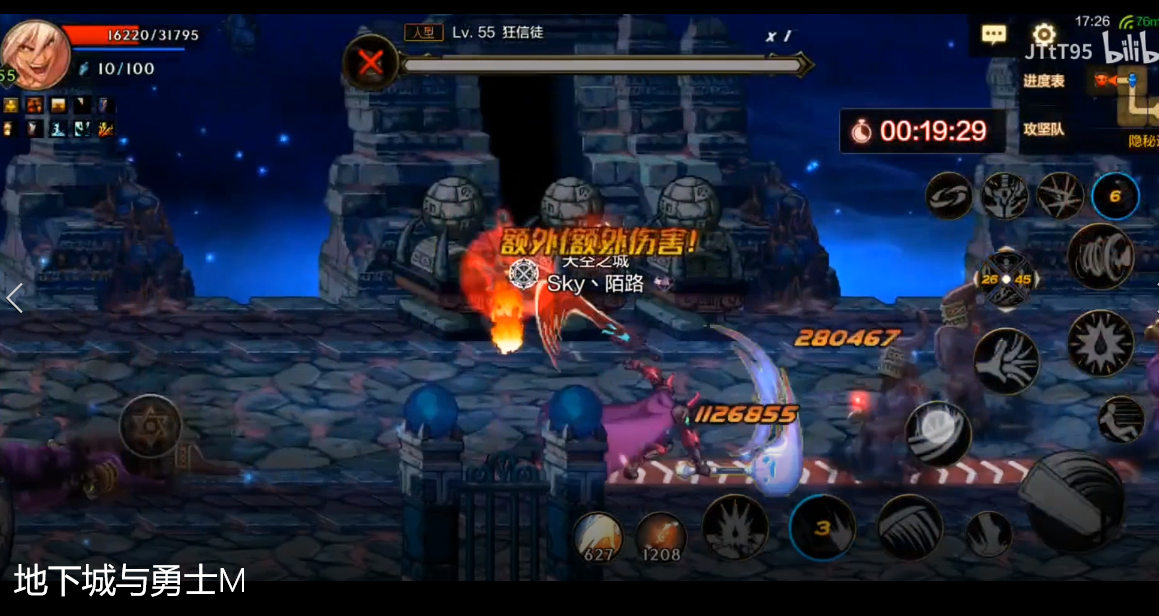Tap the red X boss type icon
Screen dimensions: 1159x616
(371, 64)
